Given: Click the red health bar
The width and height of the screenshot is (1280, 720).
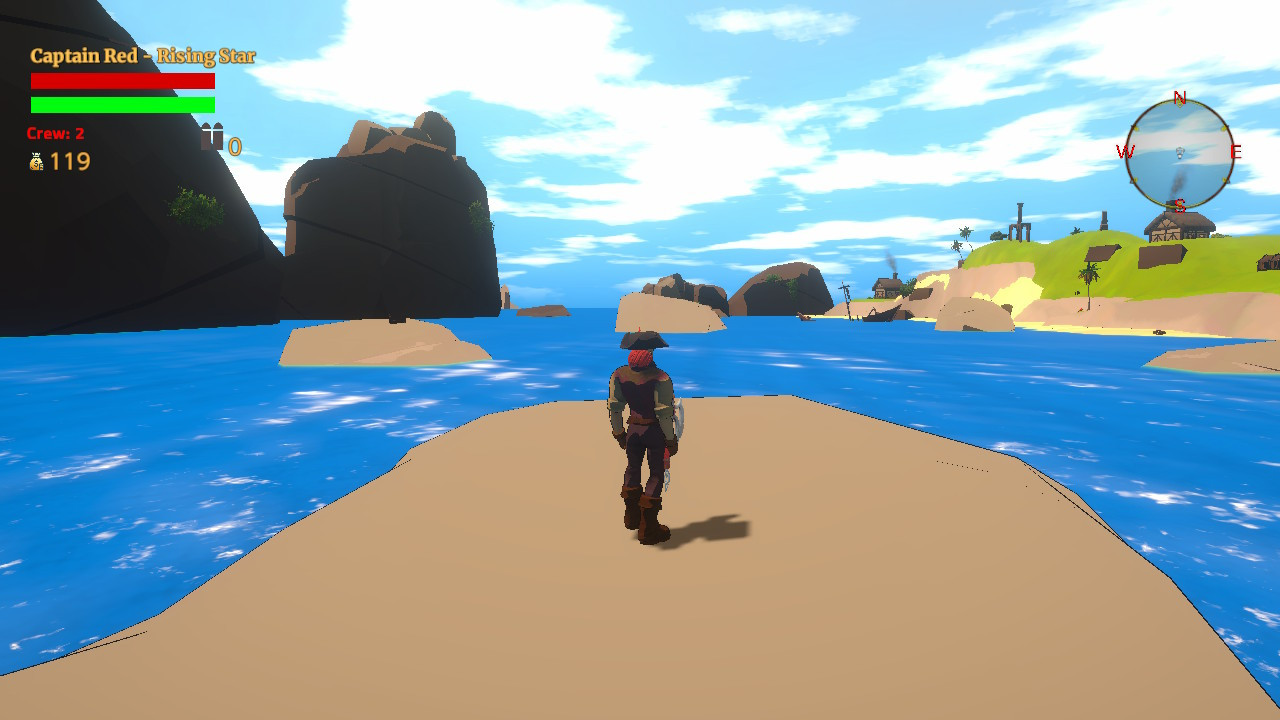Looking at the screenshot, I should (x=122, y=83).
